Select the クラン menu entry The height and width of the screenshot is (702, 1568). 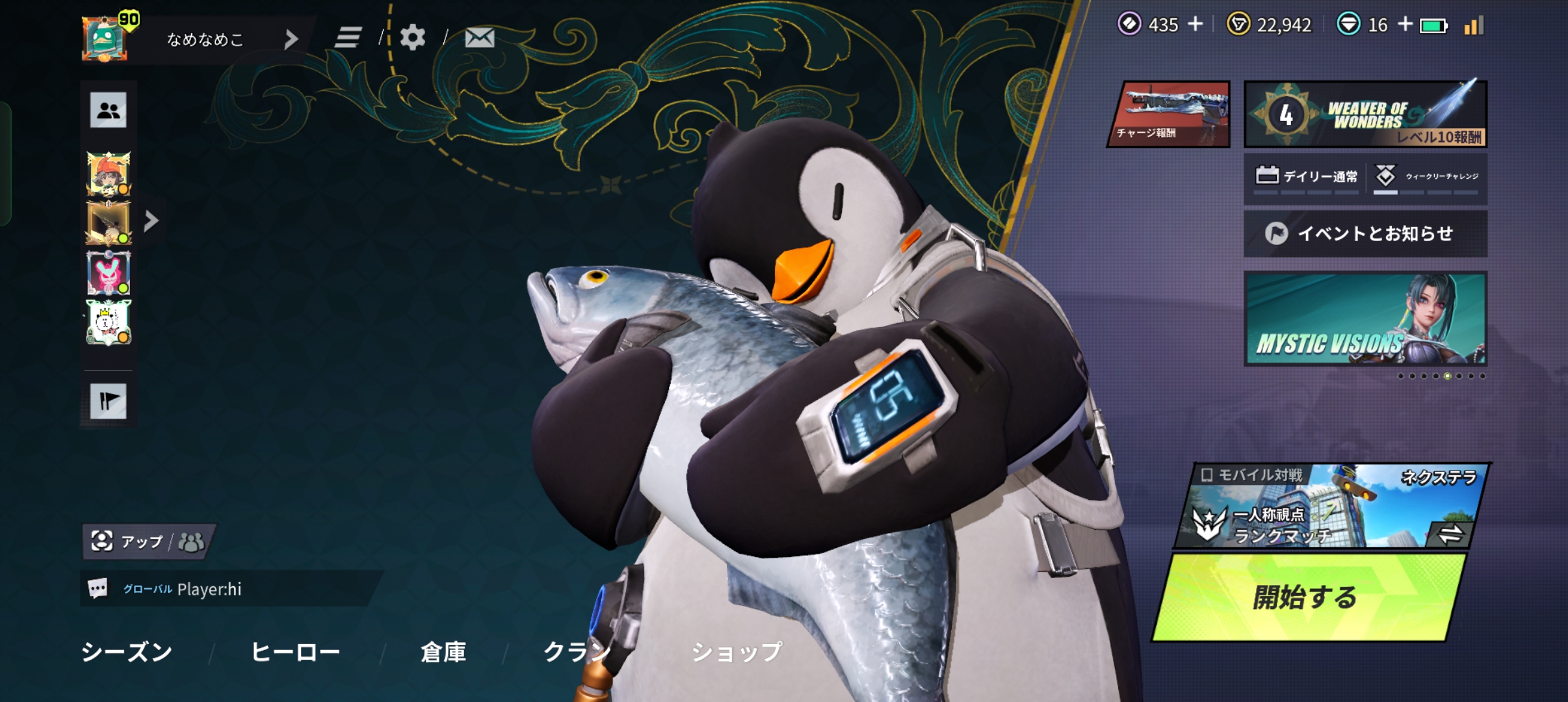[576, 651]
